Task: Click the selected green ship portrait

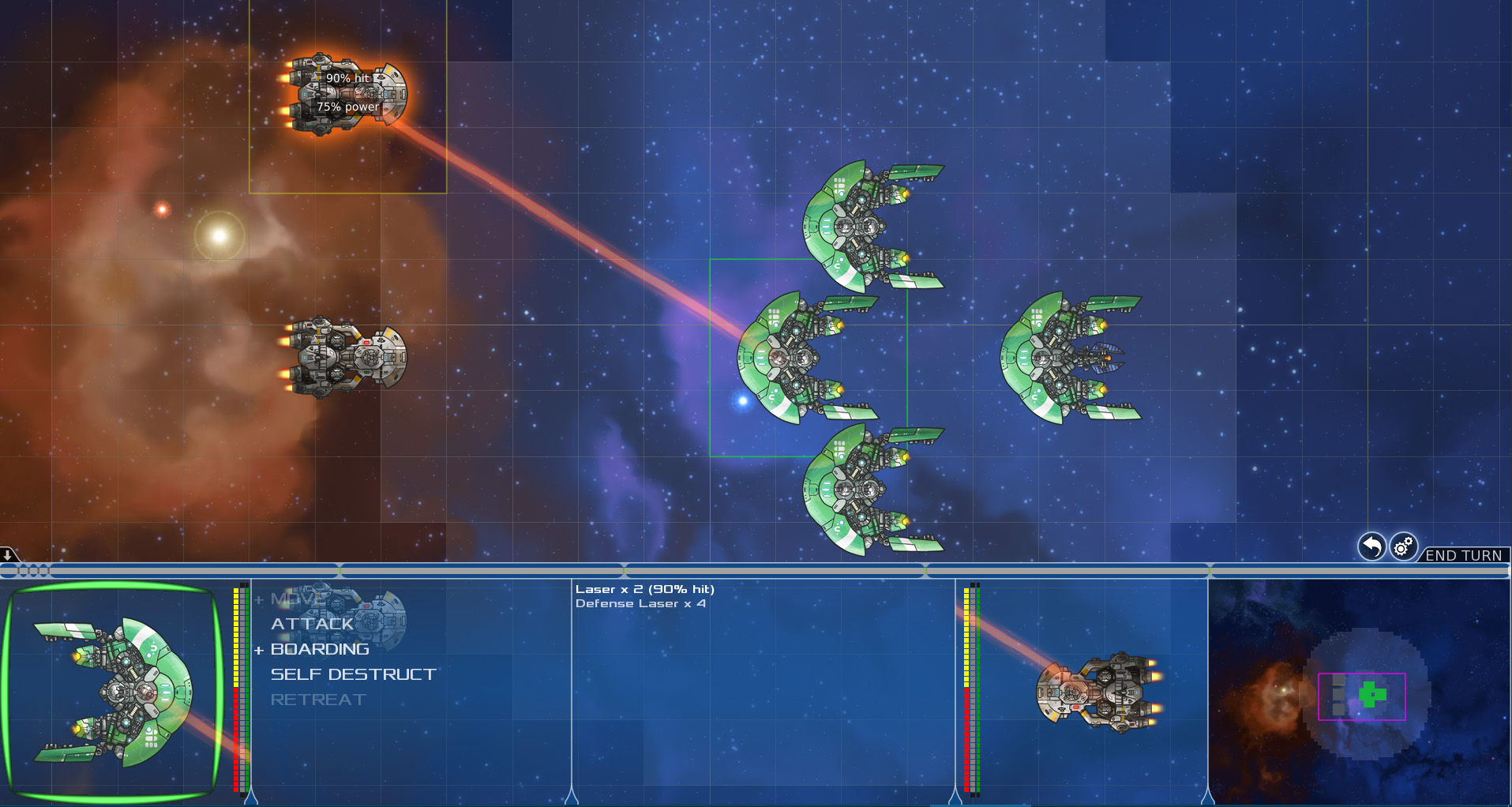Action: pos(112,692)
